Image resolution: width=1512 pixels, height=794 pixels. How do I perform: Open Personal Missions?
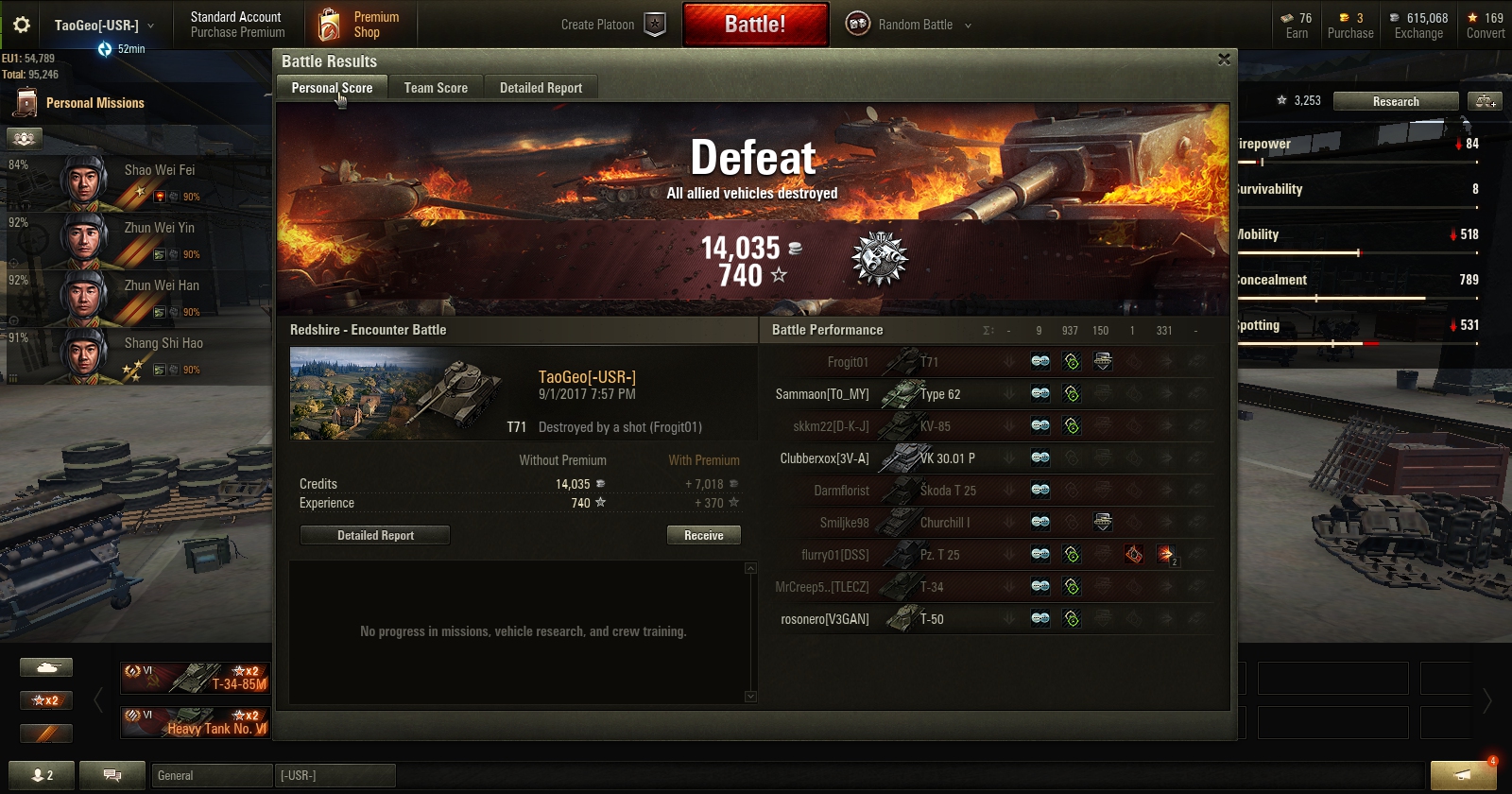click(x=94, y=103)
